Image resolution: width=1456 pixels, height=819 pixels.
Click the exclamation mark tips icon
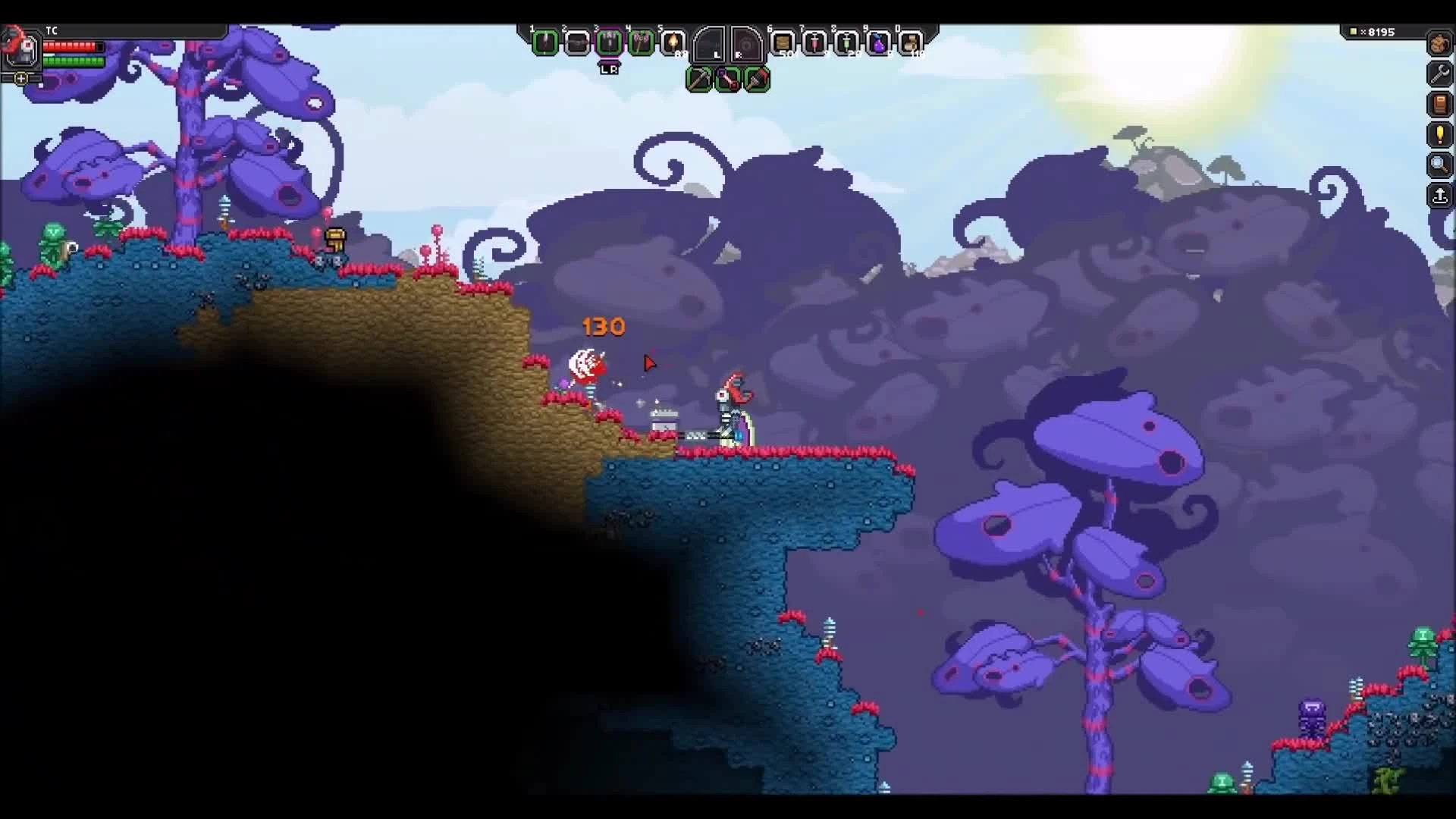1440,135
